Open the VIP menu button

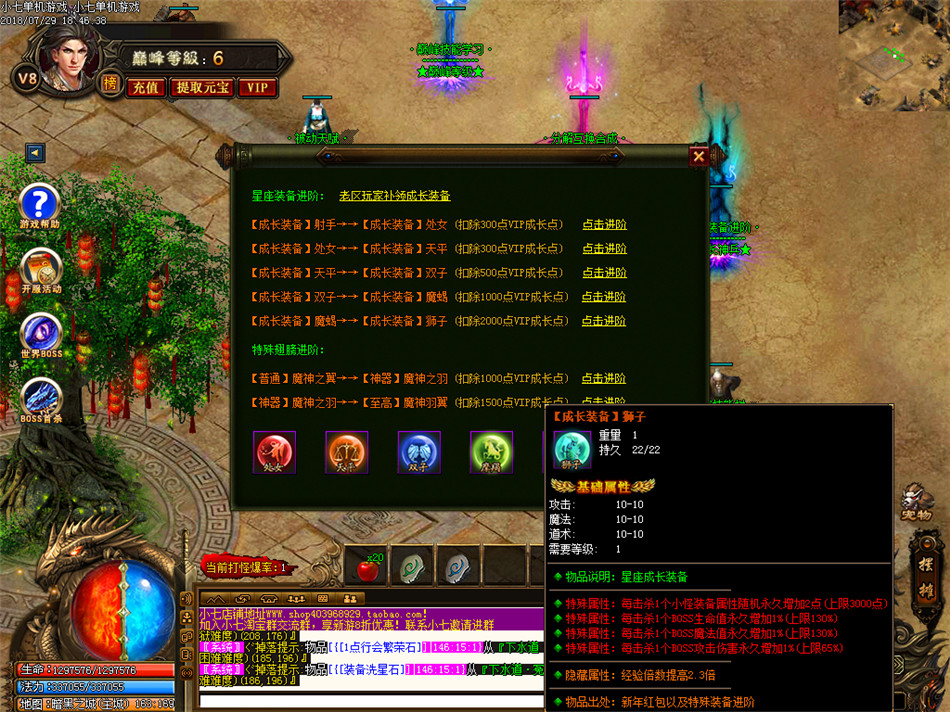(257, 88)
